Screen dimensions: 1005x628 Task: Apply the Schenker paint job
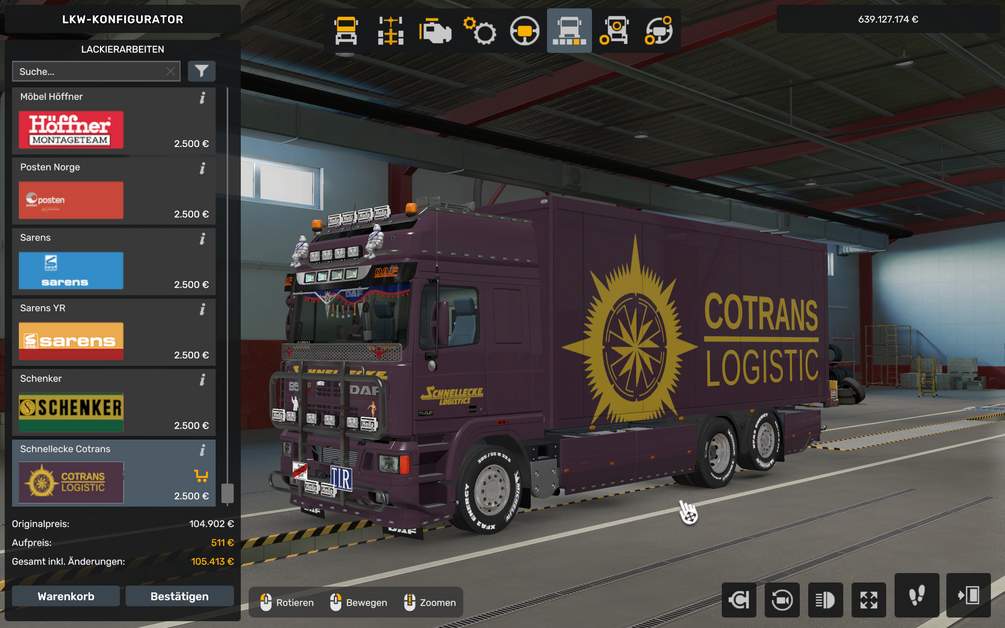click(x=72, y=411)
